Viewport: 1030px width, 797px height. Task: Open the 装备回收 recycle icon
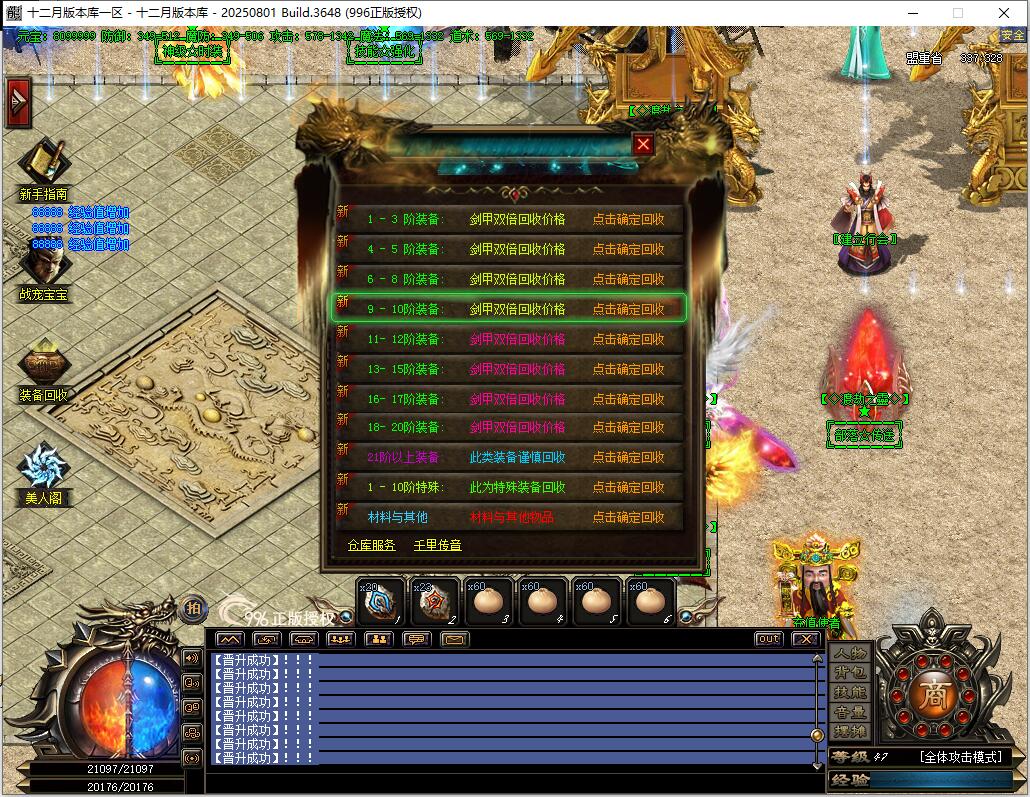(43, 365)
